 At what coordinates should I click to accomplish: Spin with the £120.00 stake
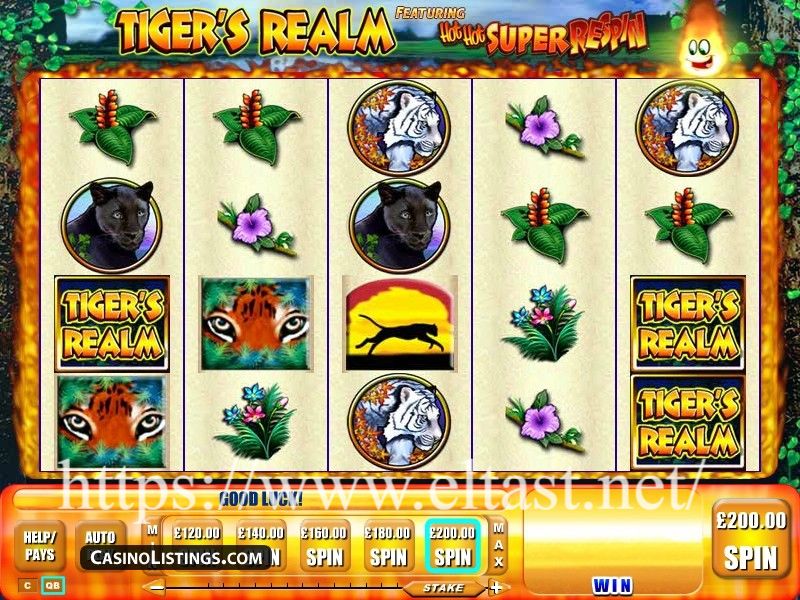[x=196, y=545]
